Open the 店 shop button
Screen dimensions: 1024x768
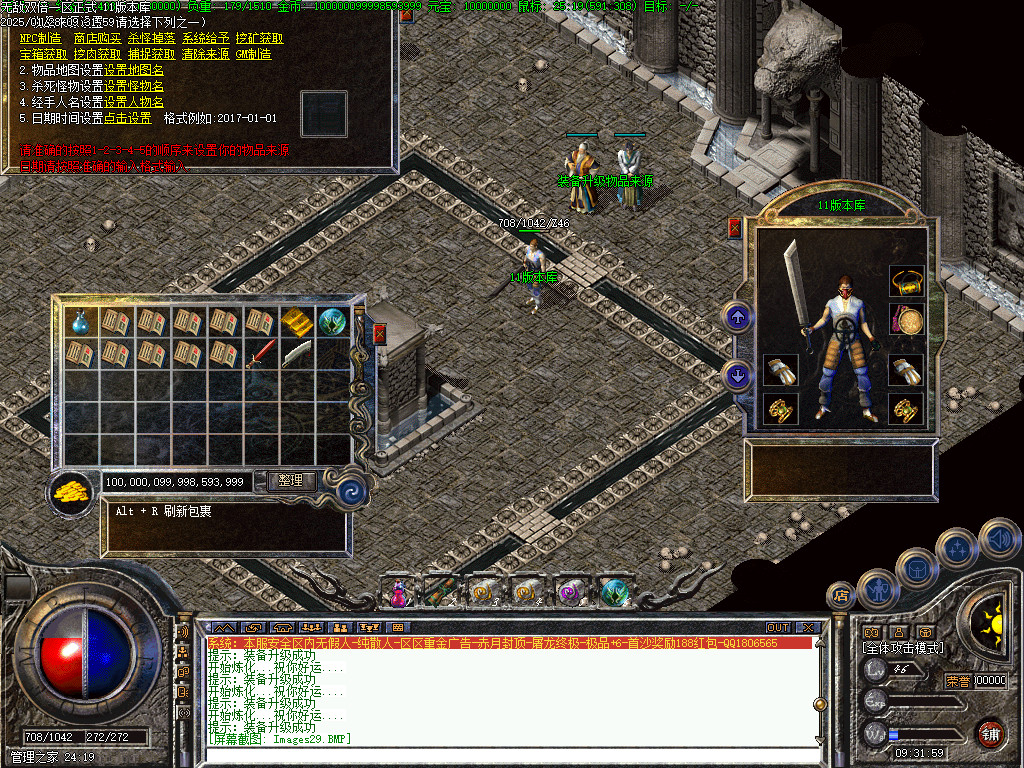click(x=840, y=596)
